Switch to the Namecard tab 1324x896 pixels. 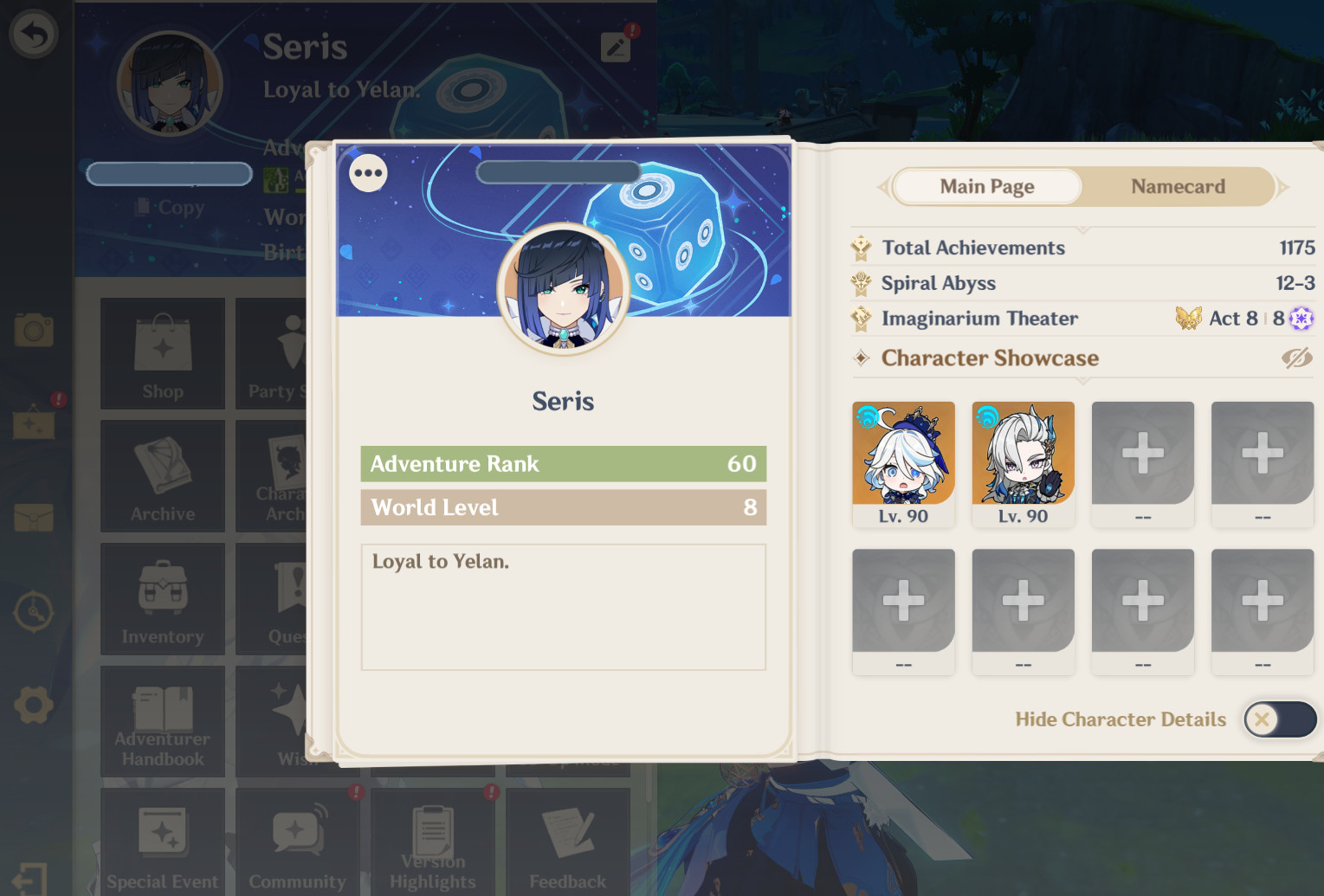(1178, 186)
